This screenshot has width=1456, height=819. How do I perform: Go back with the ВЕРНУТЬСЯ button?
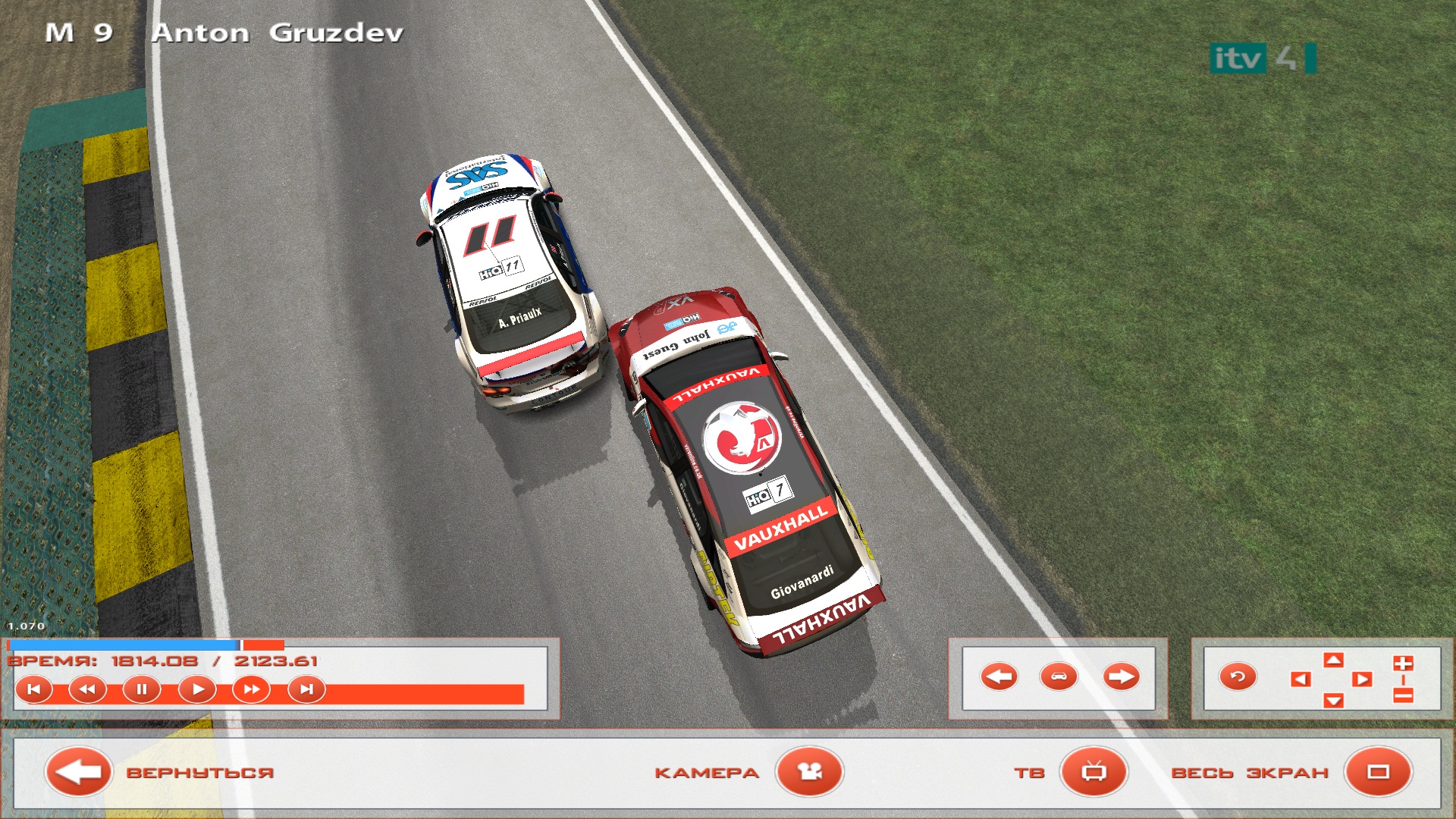(79, 772)
